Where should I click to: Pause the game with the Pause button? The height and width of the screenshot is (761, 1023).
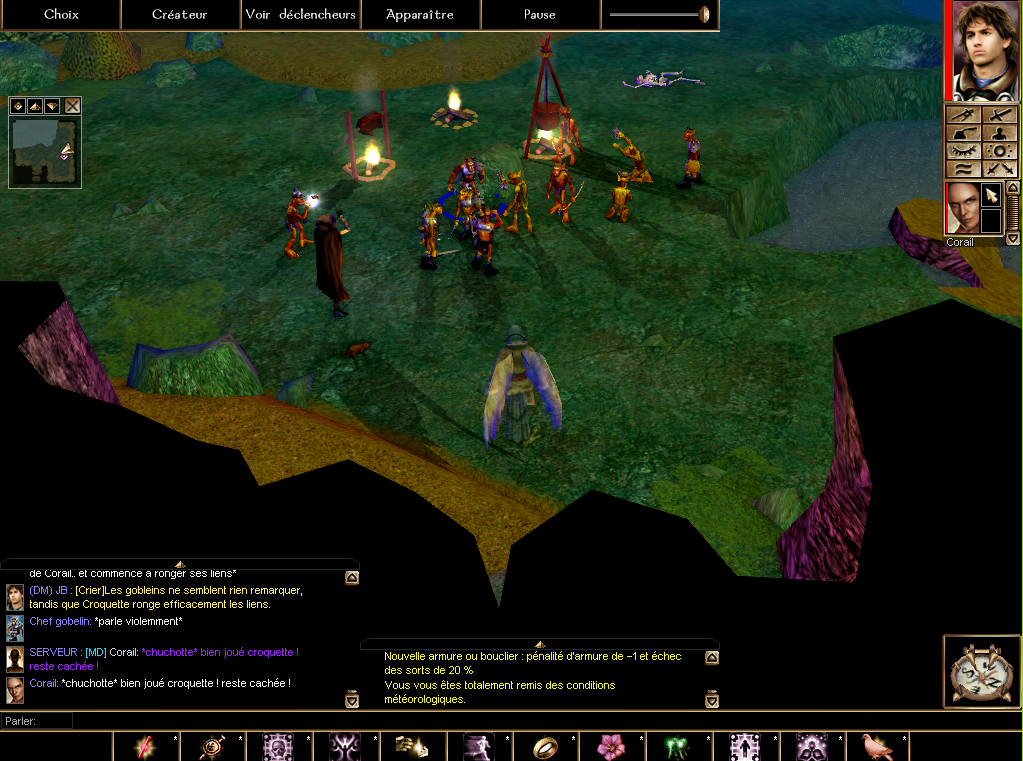540,14
